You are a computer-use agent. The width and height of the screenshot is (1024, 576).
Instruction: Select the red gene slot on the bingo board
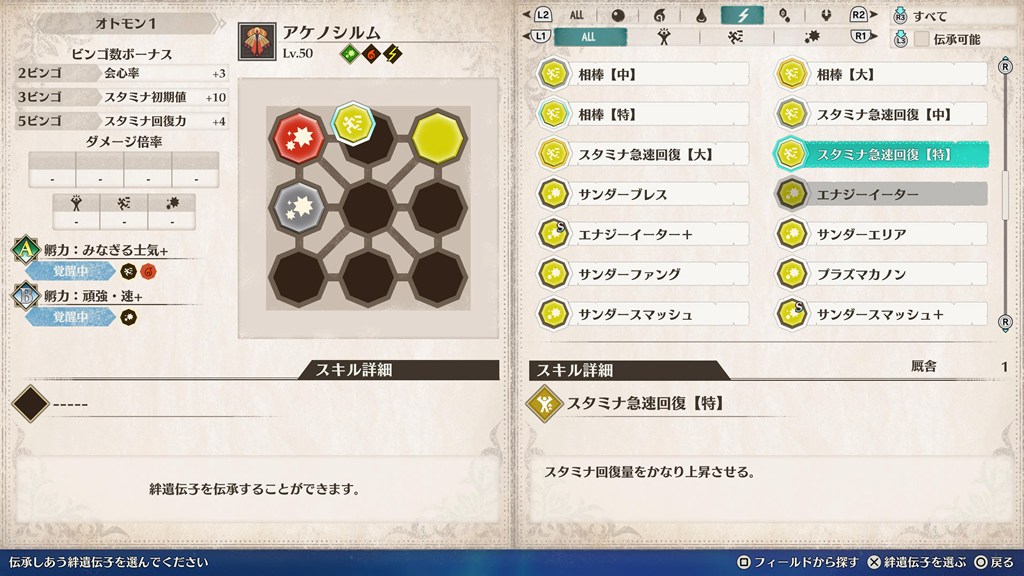coord(298,136)
